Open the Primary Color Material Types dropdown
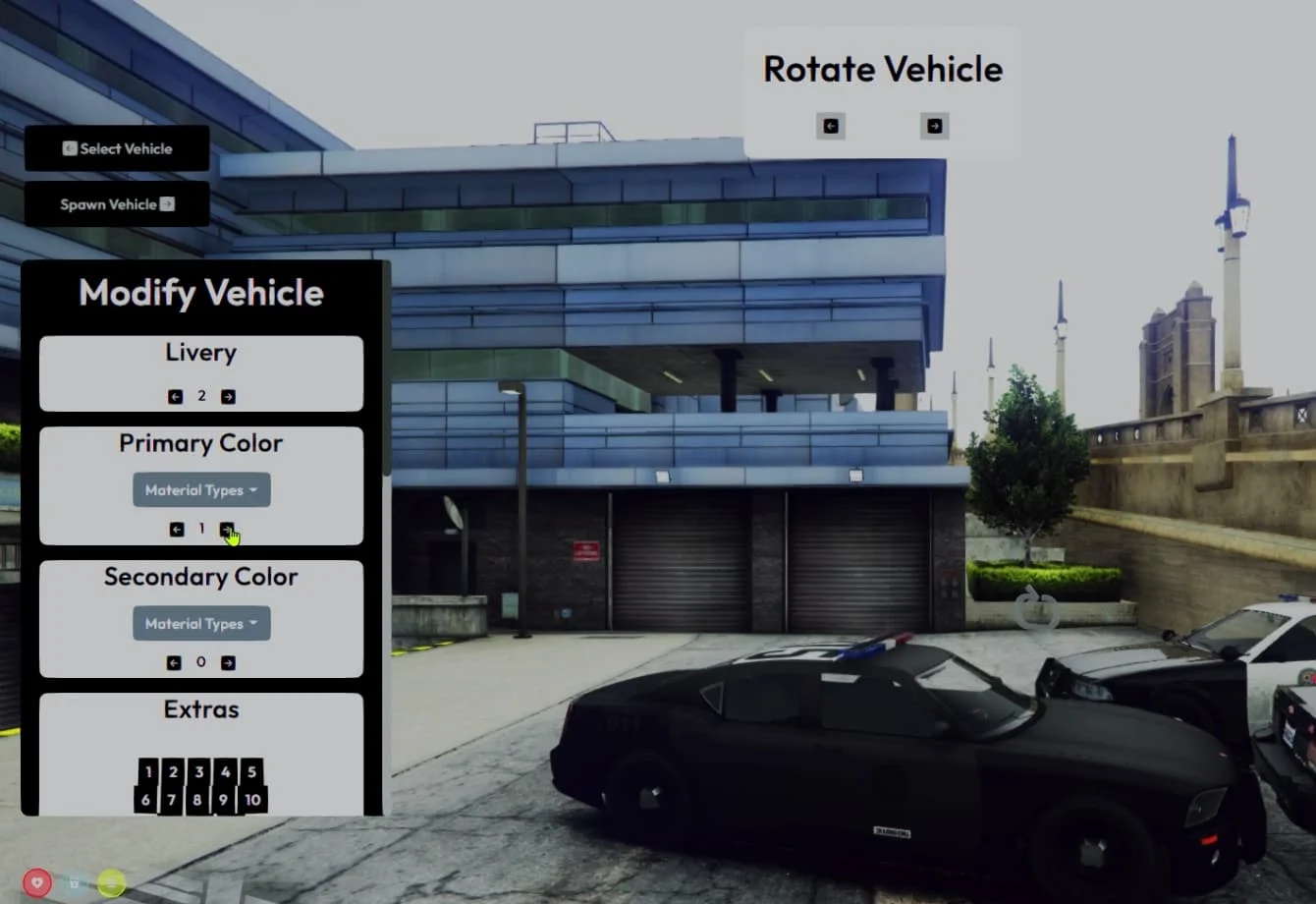This screenshot has height=904, width=1316. [201, 490]
